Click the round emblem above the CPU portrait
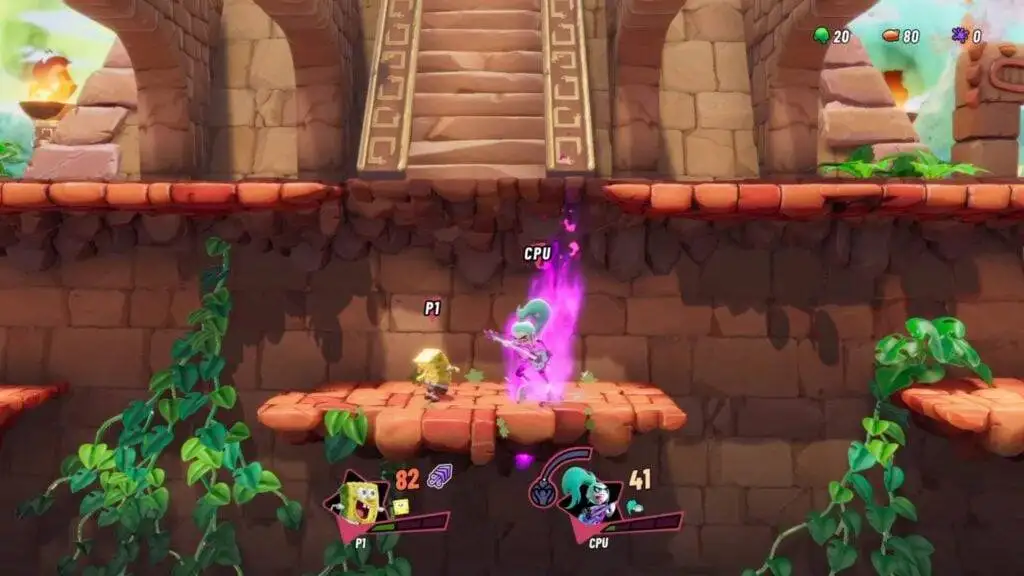The image size is (1024, 576). [542, 494]
